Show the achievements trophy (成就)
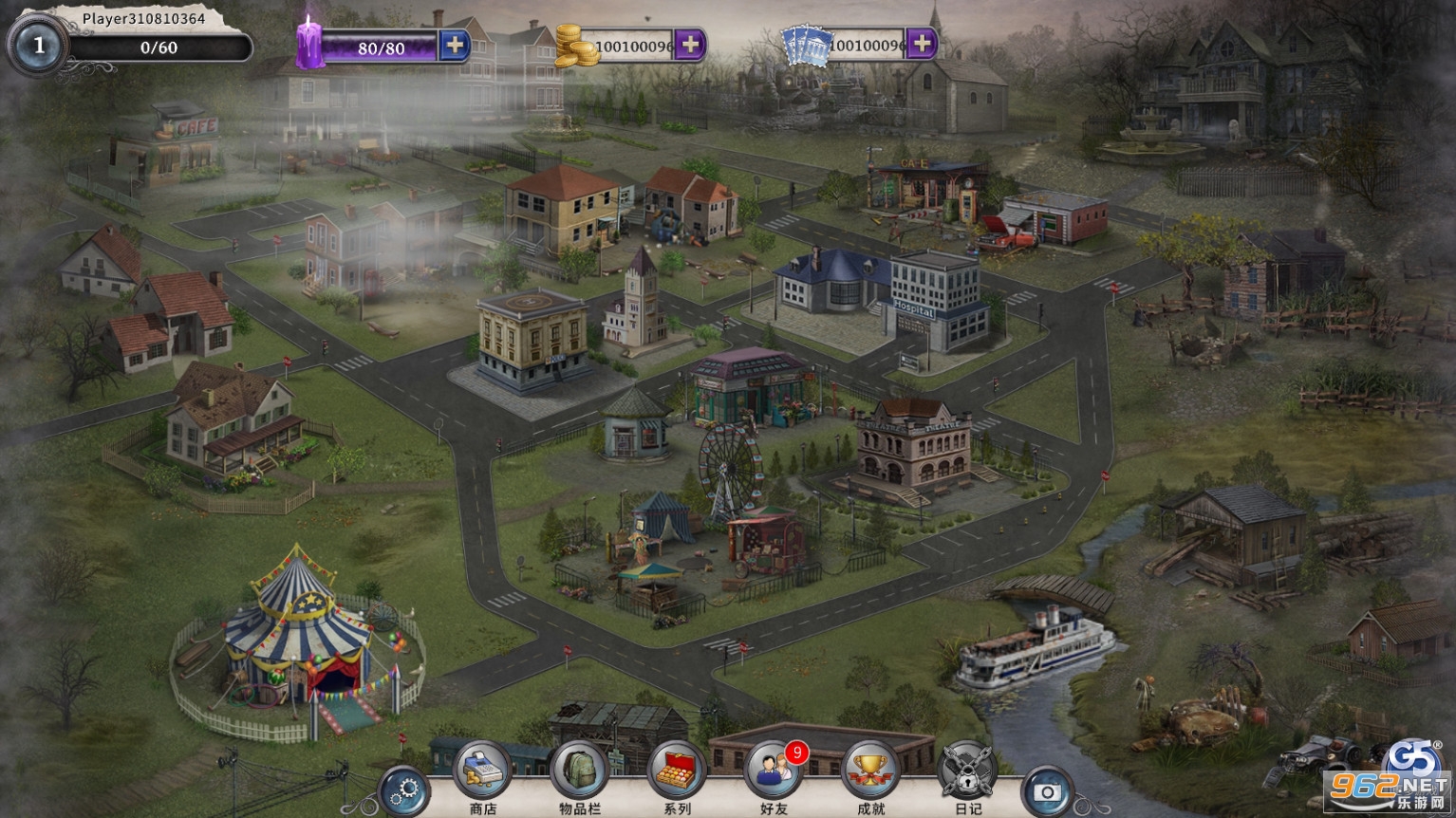The height and width of the screenshot is (818, 1456). point(870,771)
